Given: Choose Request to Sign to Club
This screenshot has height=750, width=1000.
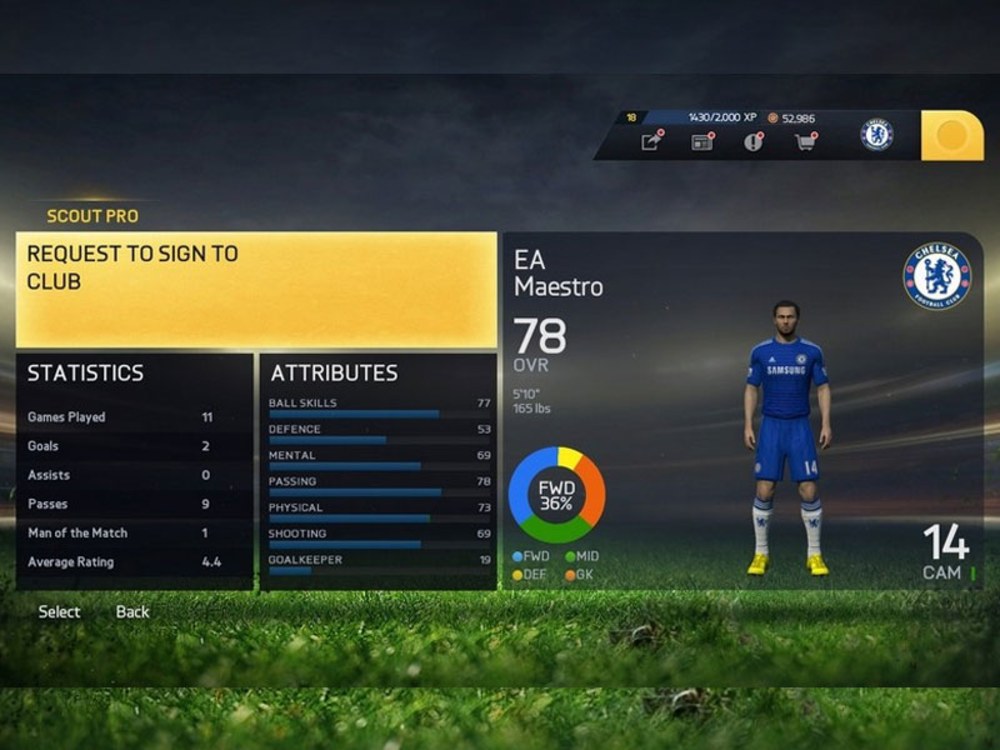Looking at the screenshot, I should pyautogui.click(x=256, y=289).
